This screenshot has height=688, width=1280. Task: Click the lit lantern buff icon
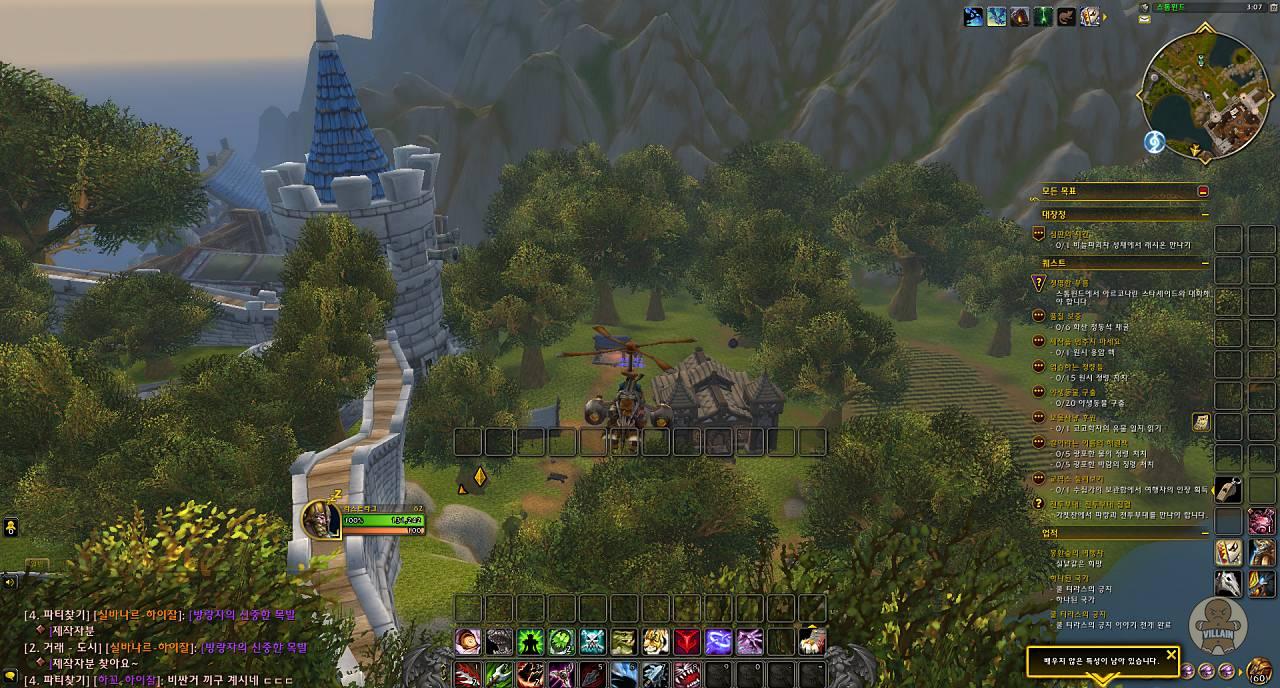point(1020,17)
